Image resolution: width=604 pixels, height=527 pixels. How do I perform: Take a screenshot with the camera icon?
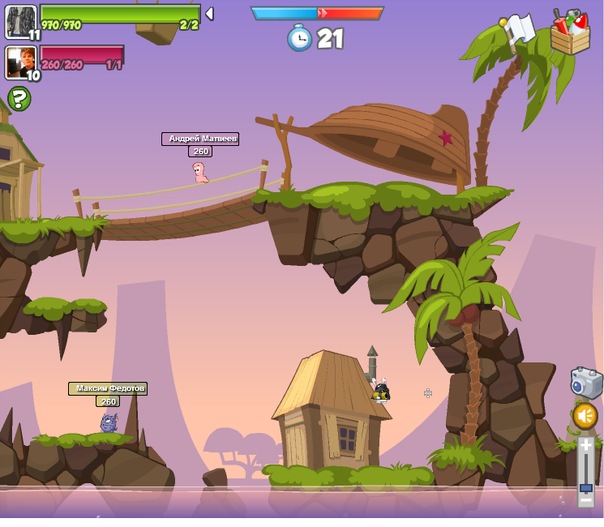[585, 382]
